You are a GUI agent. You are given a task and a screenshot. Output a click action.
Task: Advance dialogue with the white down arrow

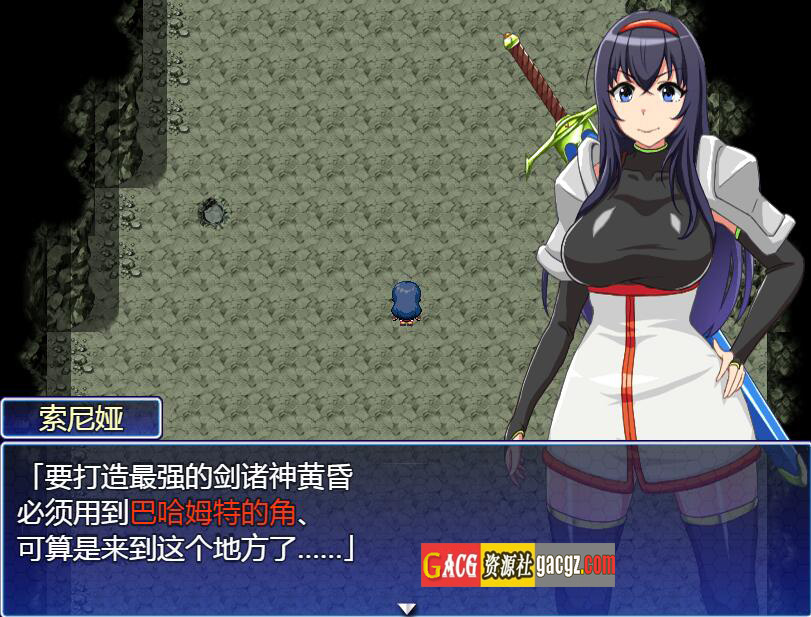pyautogui.click(x=406, y=608)
